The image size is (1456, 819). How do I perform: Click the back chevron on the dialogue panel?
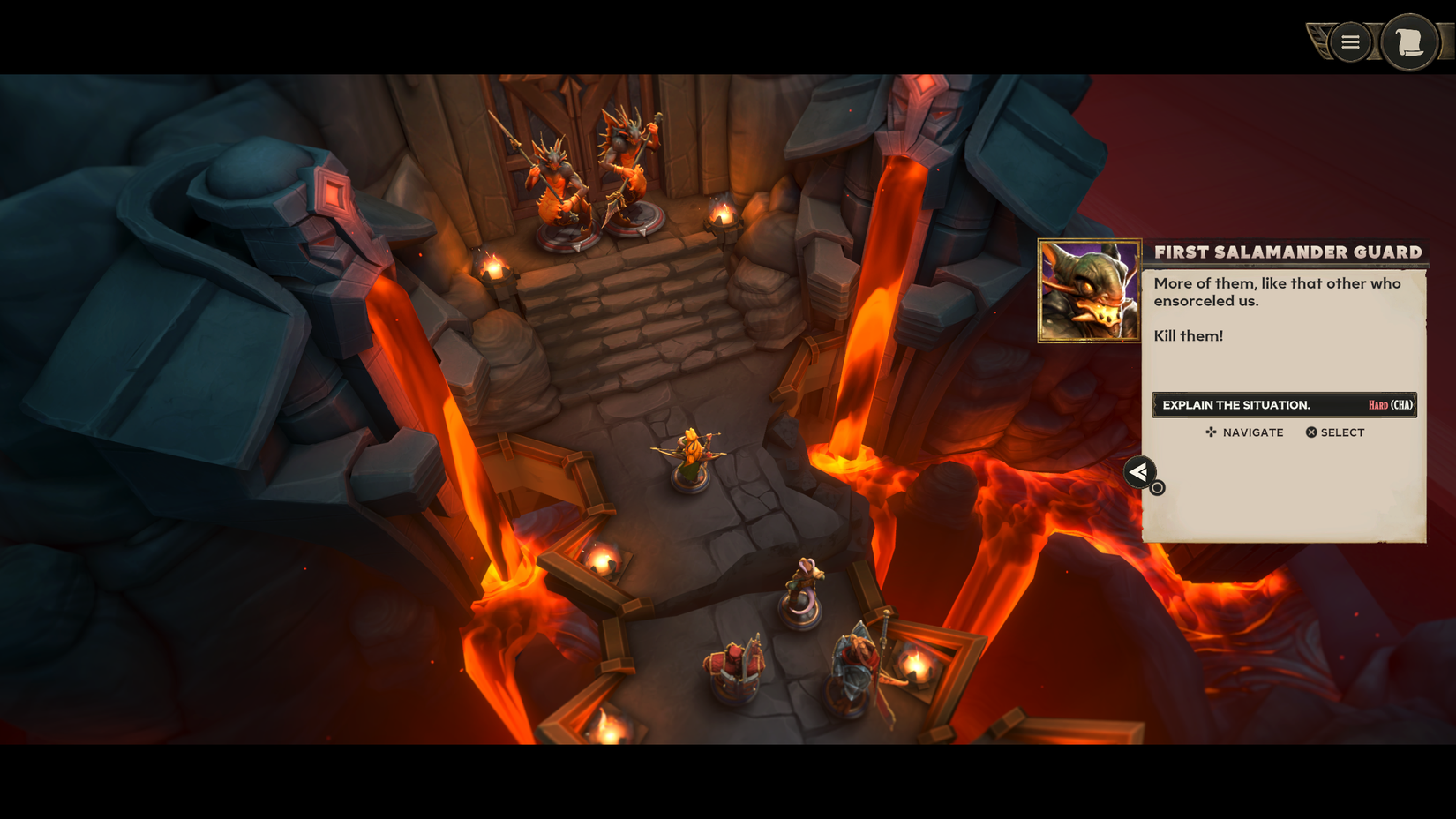tap(1139, 473)
